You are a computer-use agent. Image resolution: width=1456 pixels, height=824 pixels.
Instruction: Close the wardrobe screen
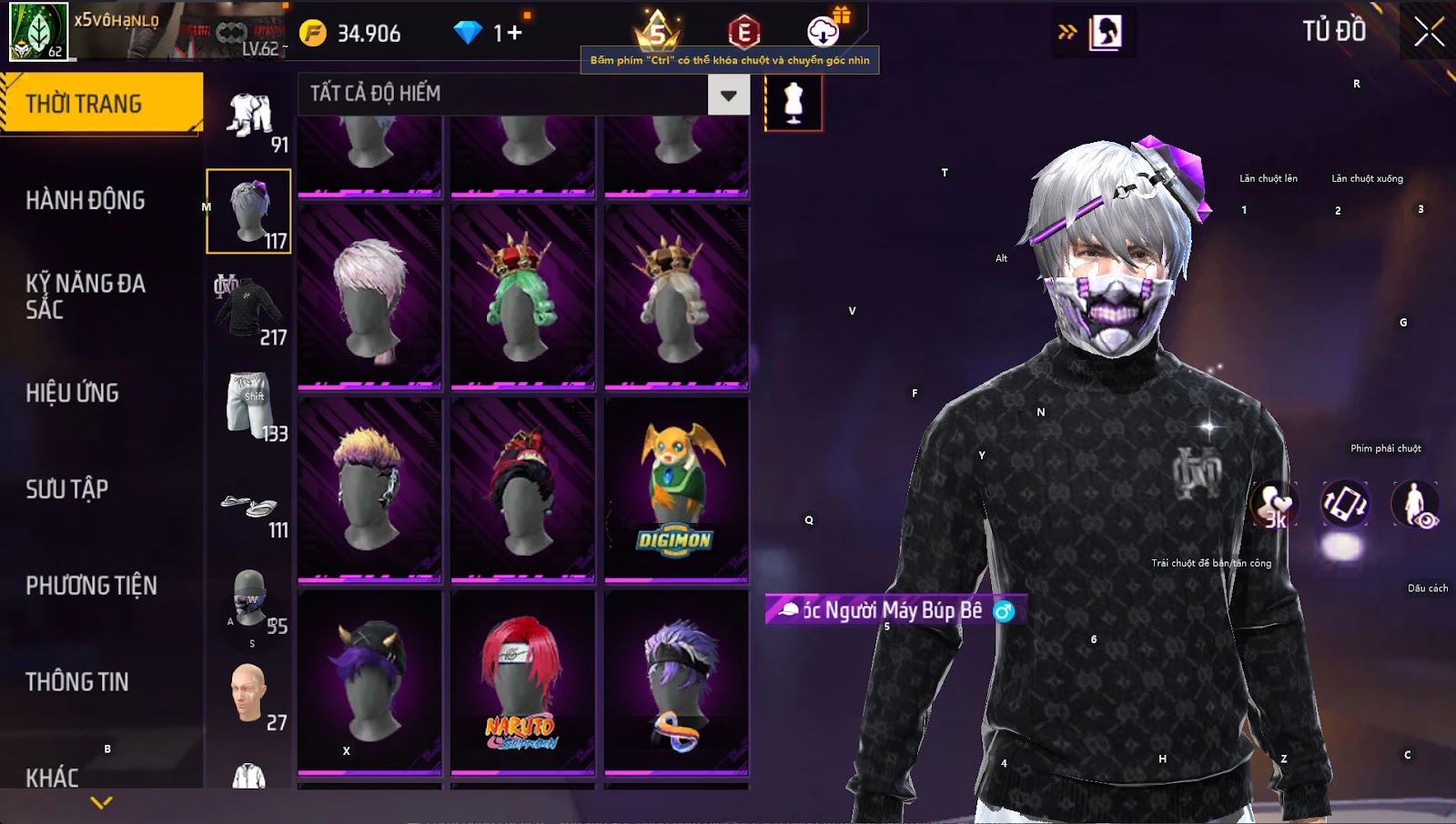pos(1429,32)
